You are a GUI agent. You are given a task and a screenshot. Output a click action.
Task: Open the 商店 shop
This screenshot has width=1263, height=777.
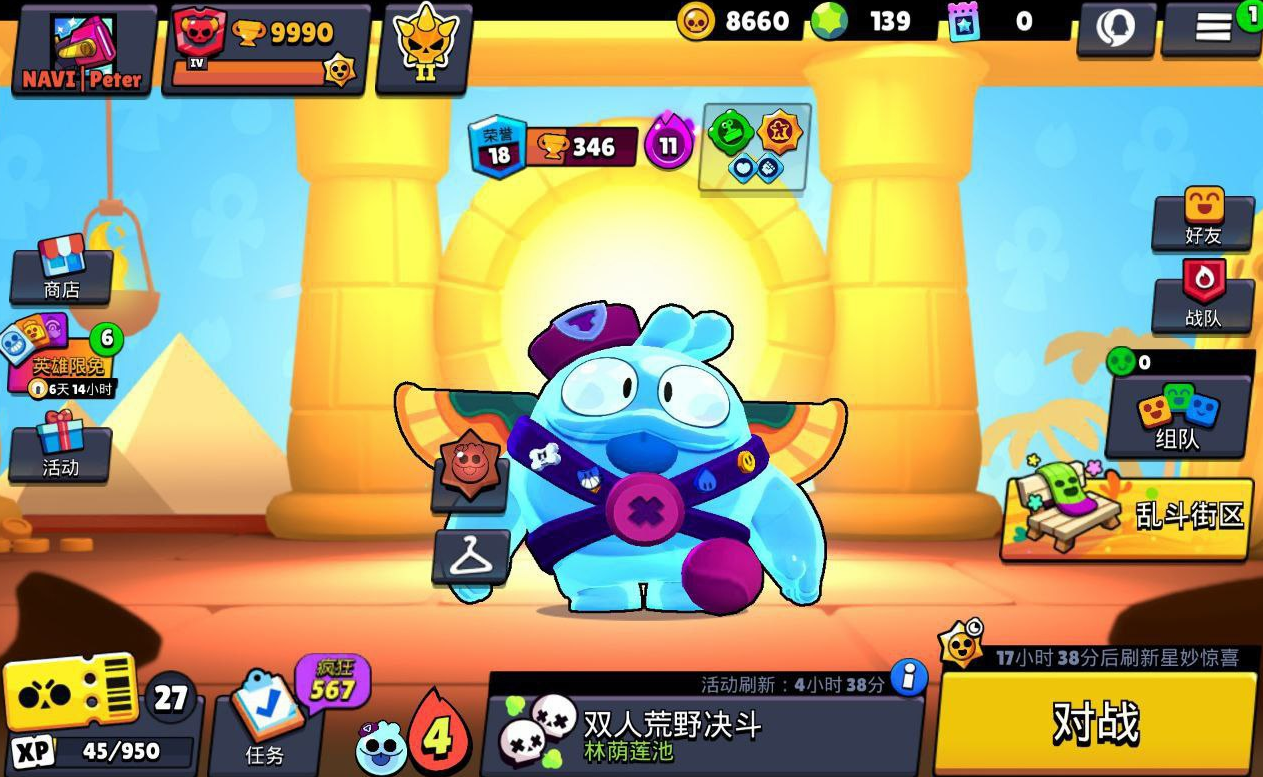point(61,271)
